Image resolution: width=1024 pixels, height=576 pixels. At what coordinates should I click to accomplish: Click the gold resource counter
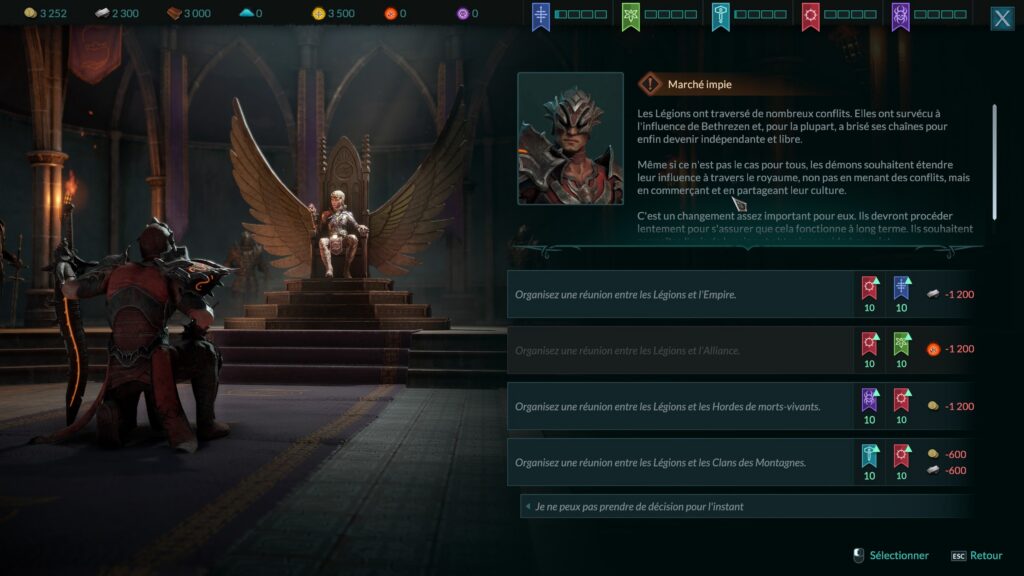(x=45, y=14)
